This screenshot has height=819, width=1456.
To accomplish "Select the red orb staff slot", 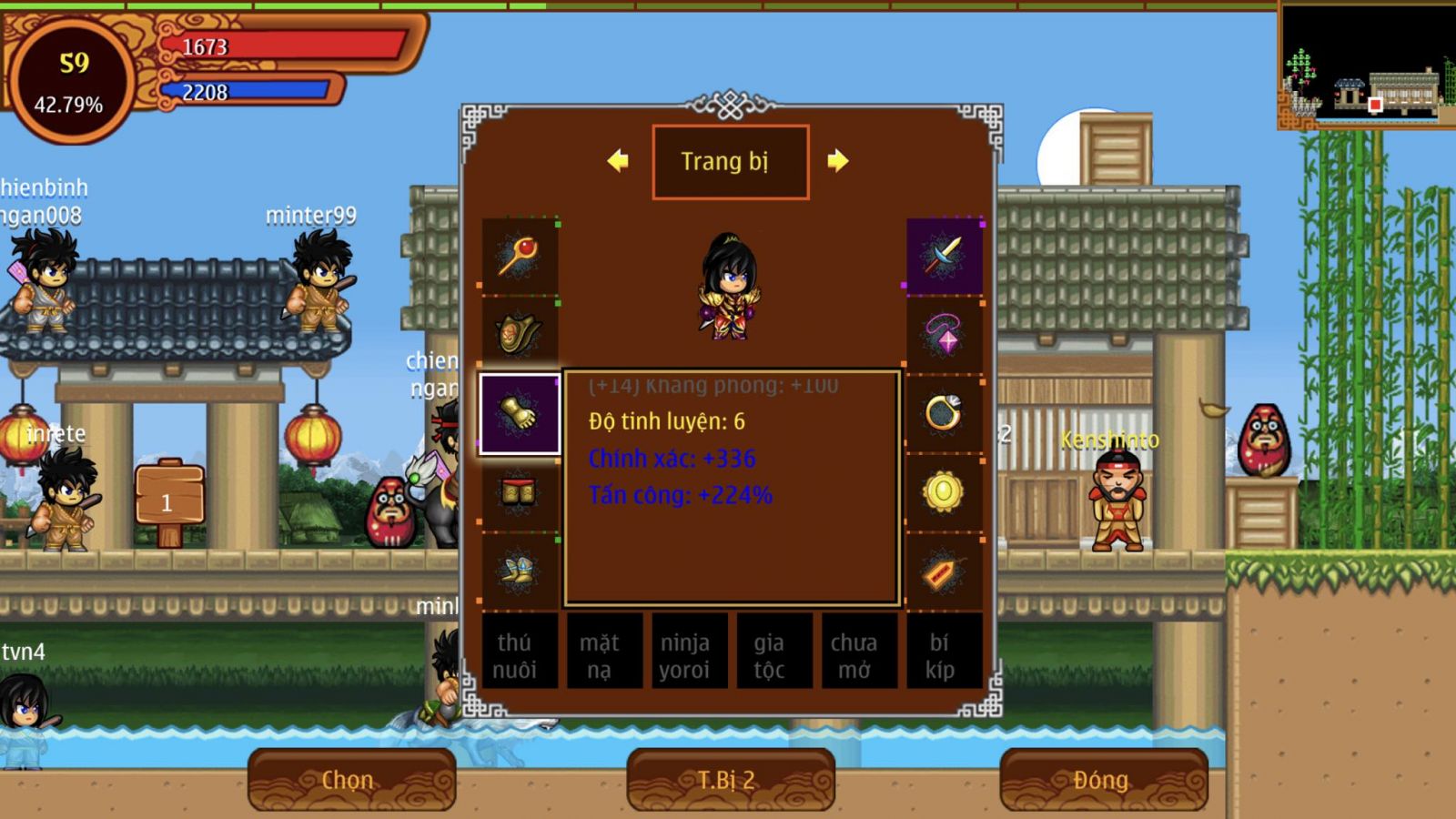I will click(x=519, y=256).
